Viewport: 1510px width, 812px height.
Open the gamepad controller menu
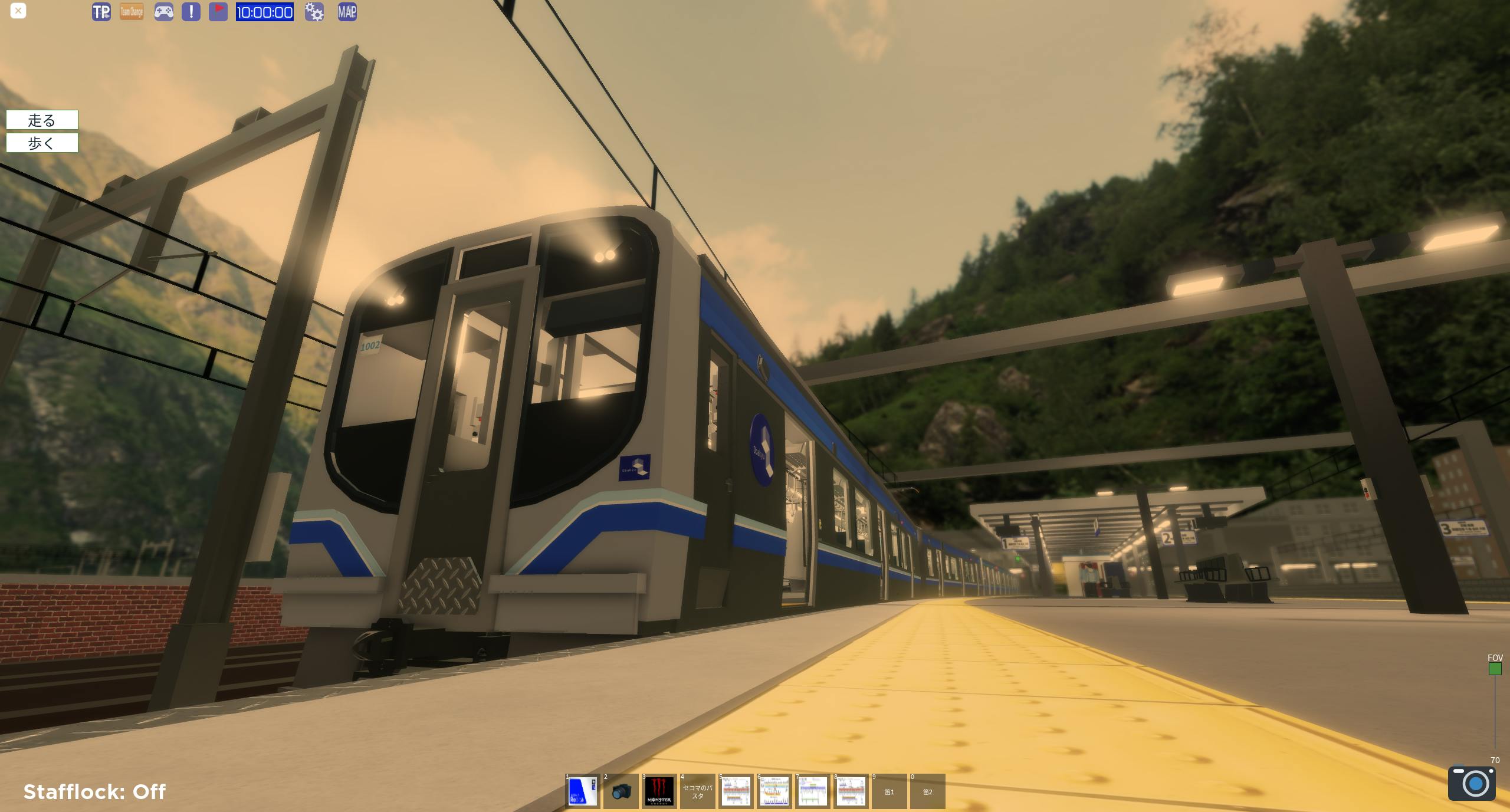click(163, 12)
